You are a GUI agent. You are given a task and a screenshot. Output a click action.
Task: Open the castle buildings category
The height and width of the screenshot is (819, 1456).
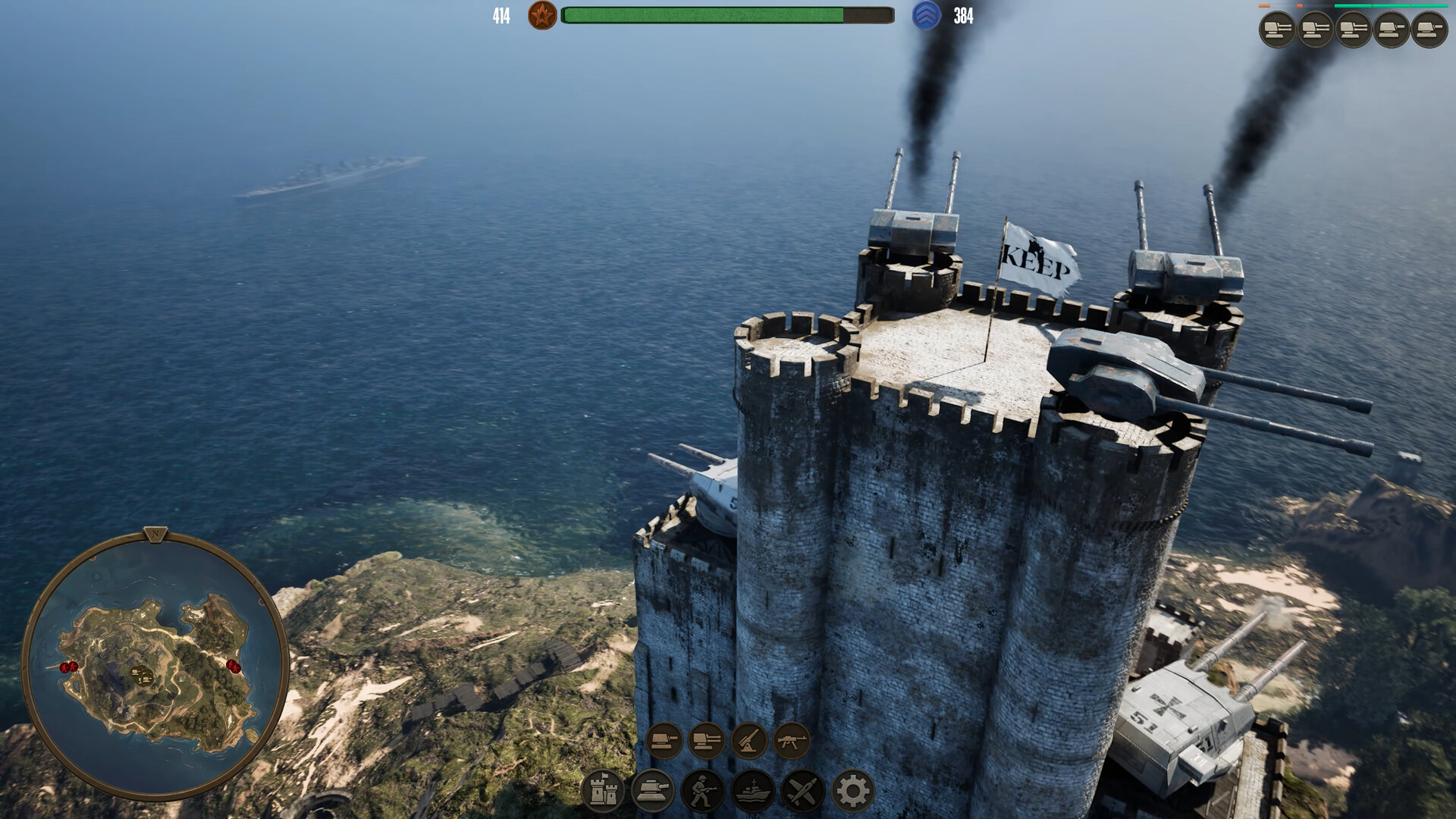[x=602, y=791]
